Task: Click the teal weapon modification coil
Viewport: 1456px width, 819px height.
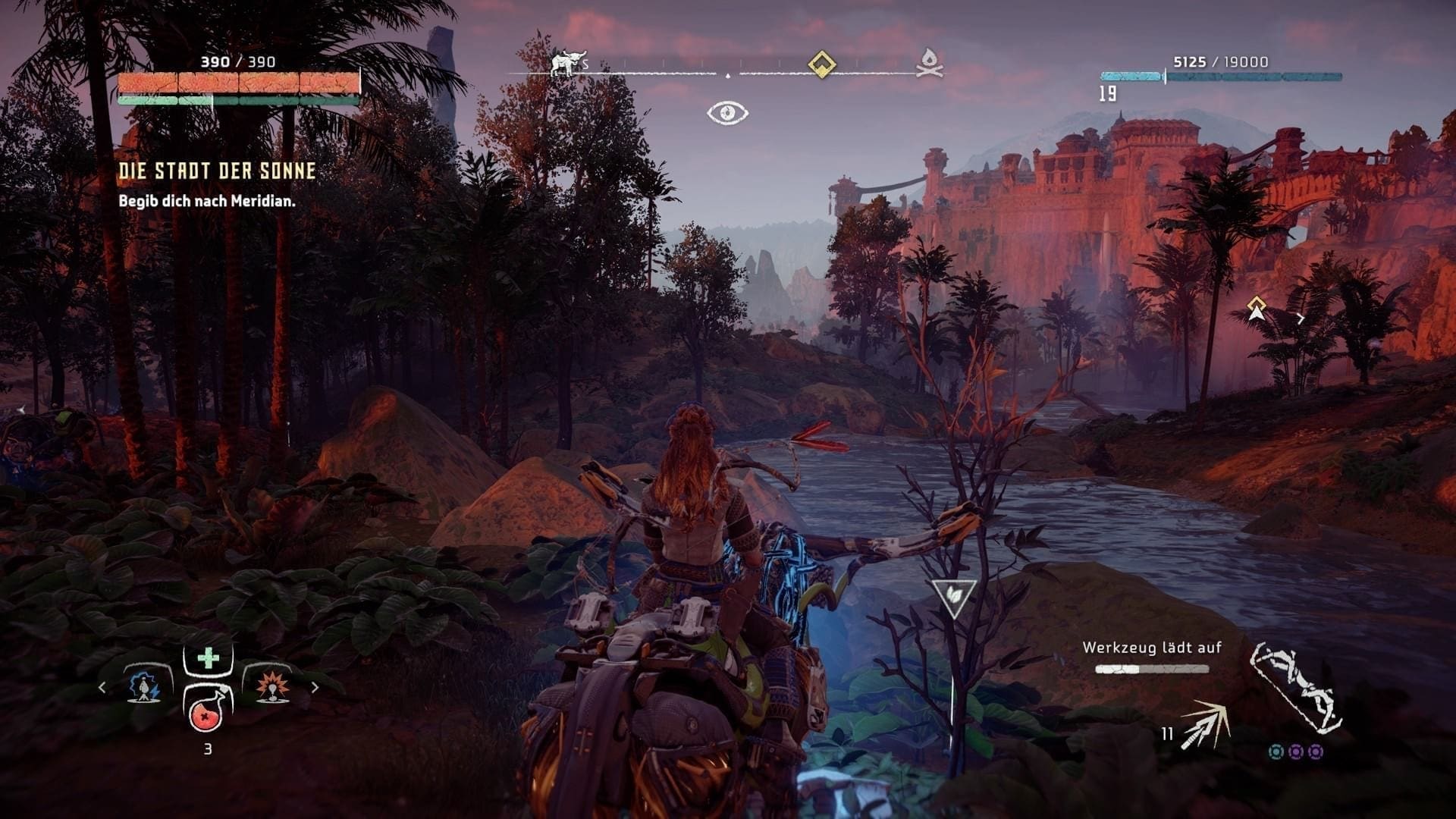Action: point(1276,752)
